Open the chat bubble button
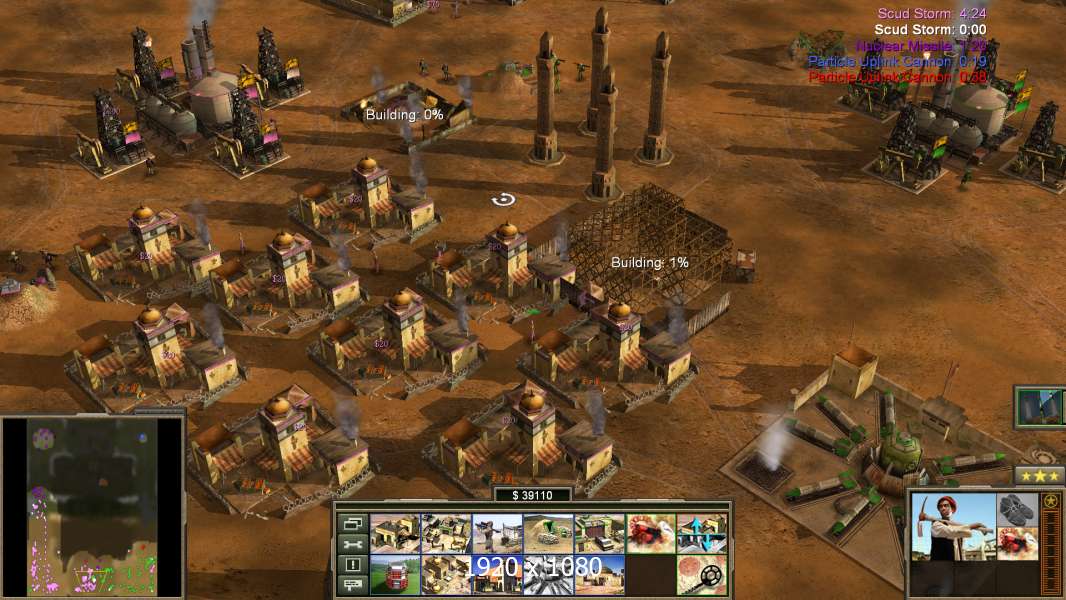The width and height of the screenshot is (1066, 600). click(351, 584)
